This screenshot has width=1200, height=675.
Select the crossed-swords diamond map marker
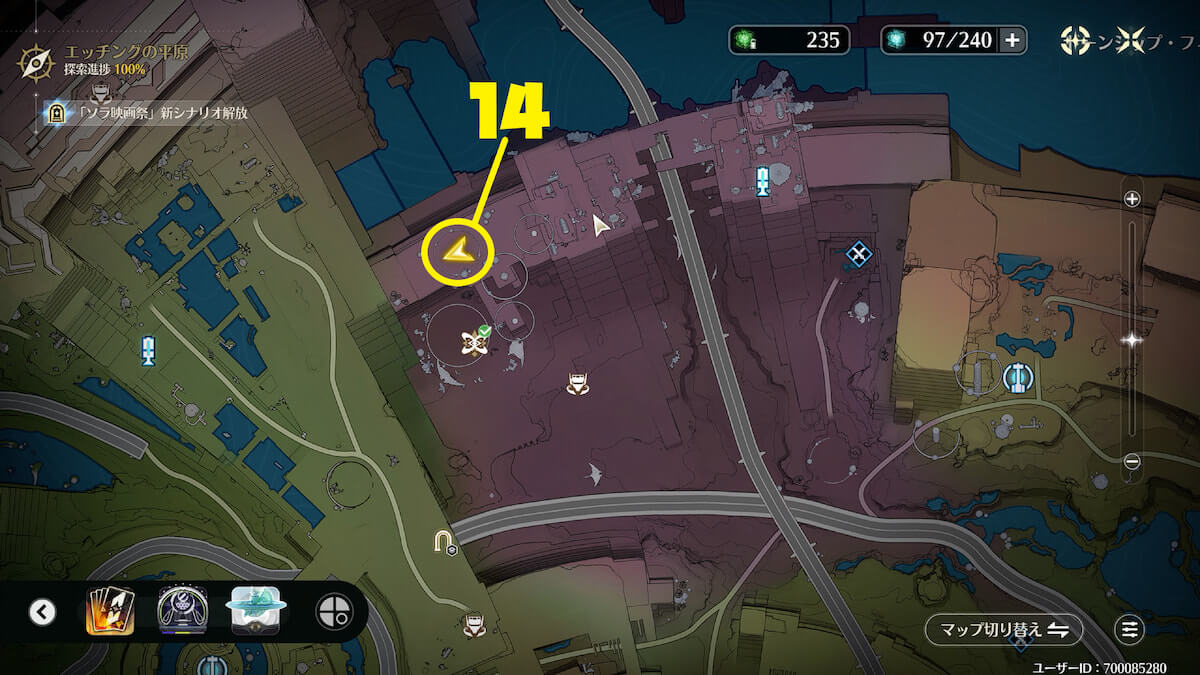(x=857, y=254)
